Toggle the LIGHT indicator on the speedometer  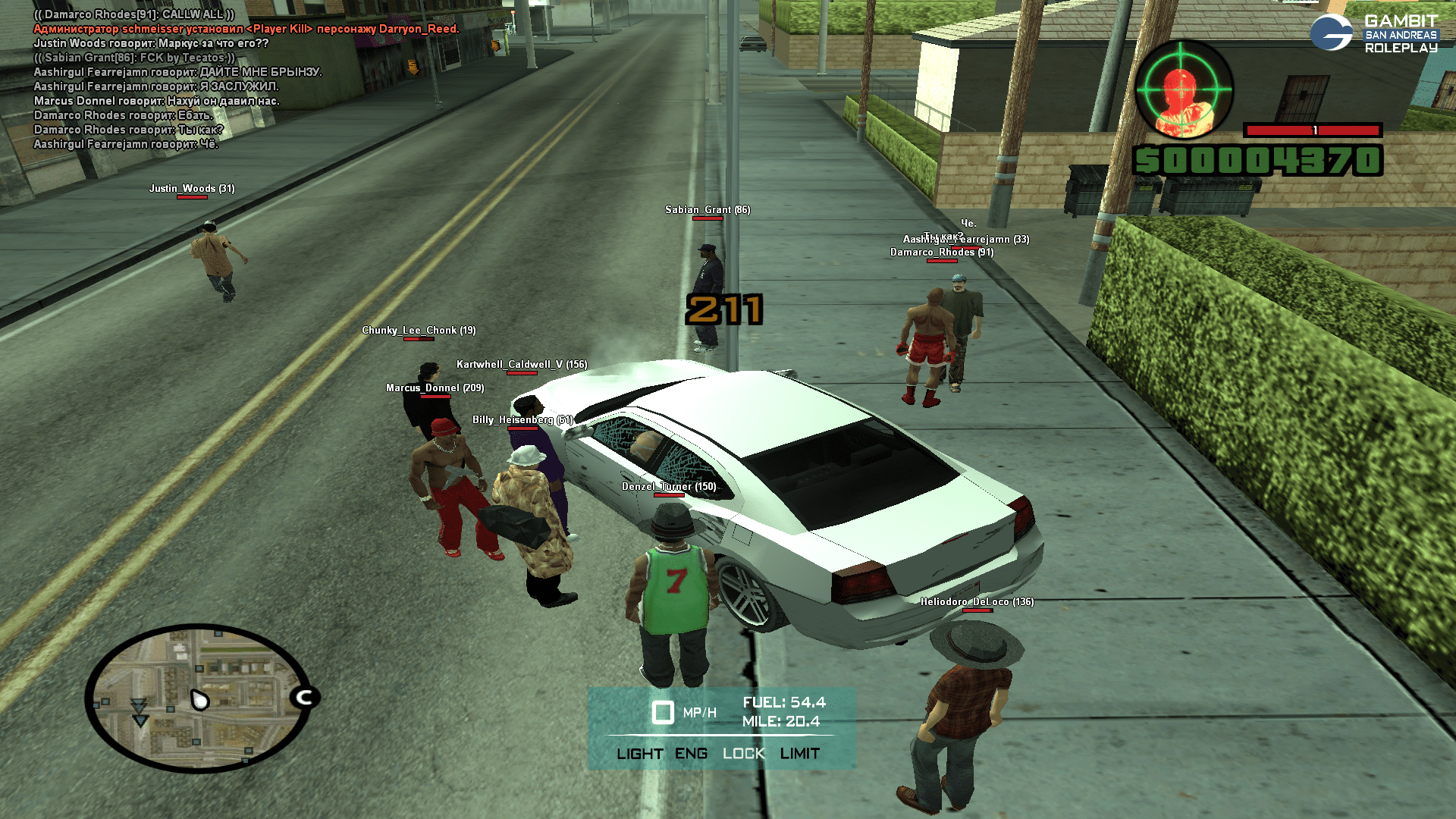click(x=639, y=754)
